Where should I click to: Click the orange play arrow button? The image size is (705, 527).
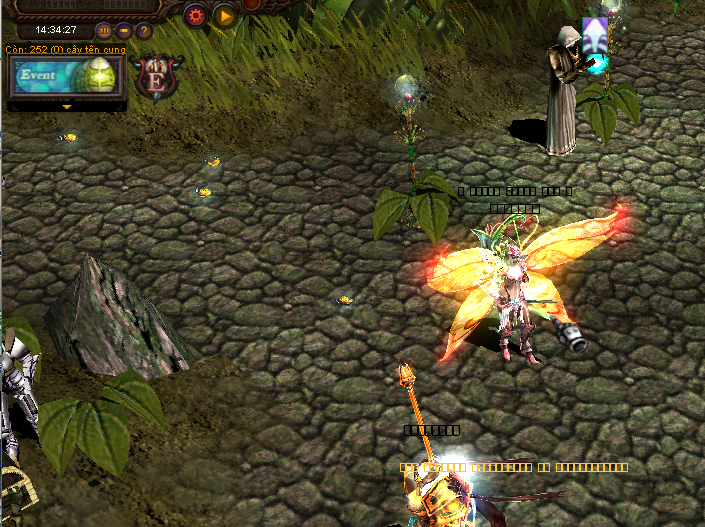click(224, 15)
